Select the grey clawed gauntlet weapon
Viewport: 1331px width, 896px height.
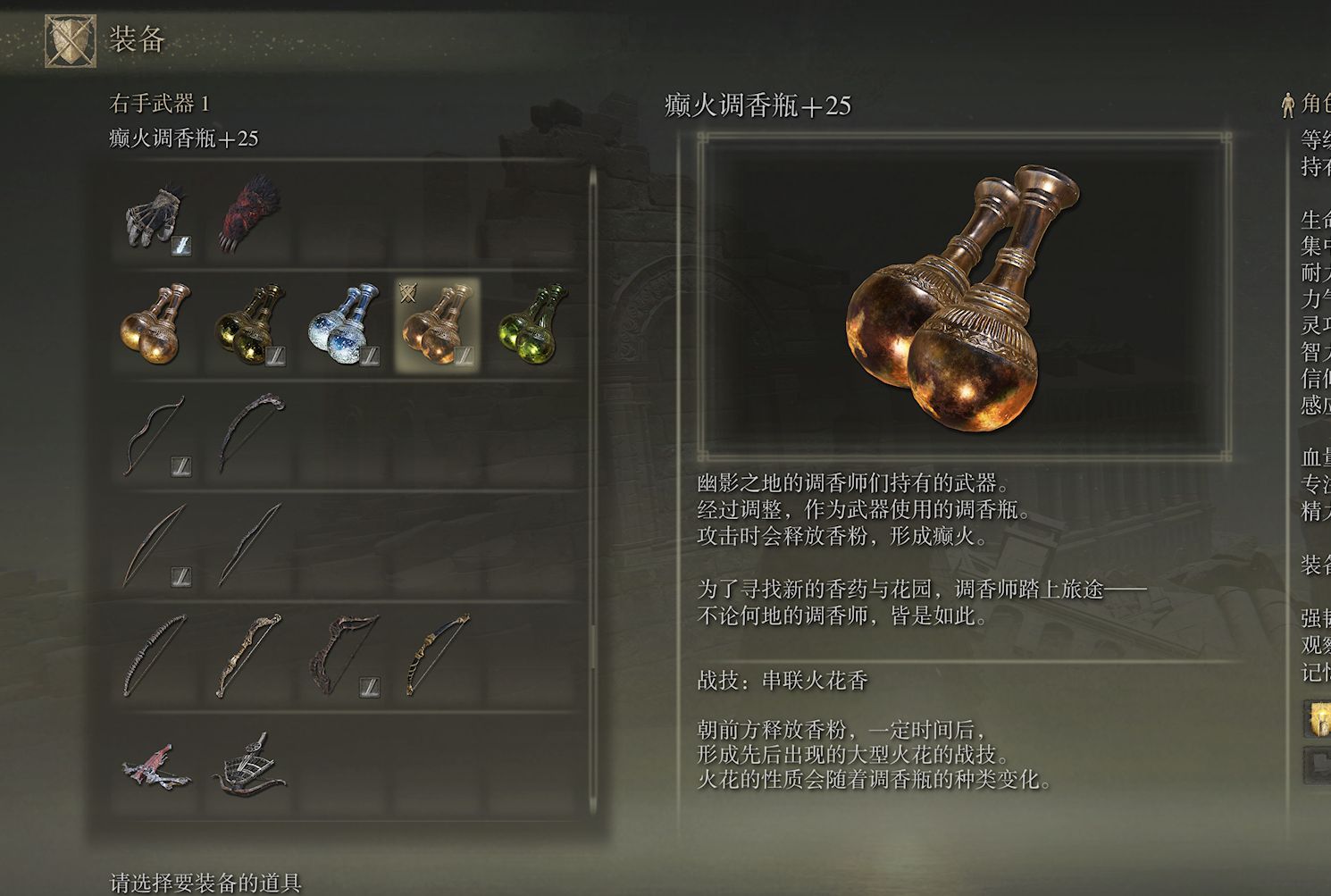(x=157, y=218)
